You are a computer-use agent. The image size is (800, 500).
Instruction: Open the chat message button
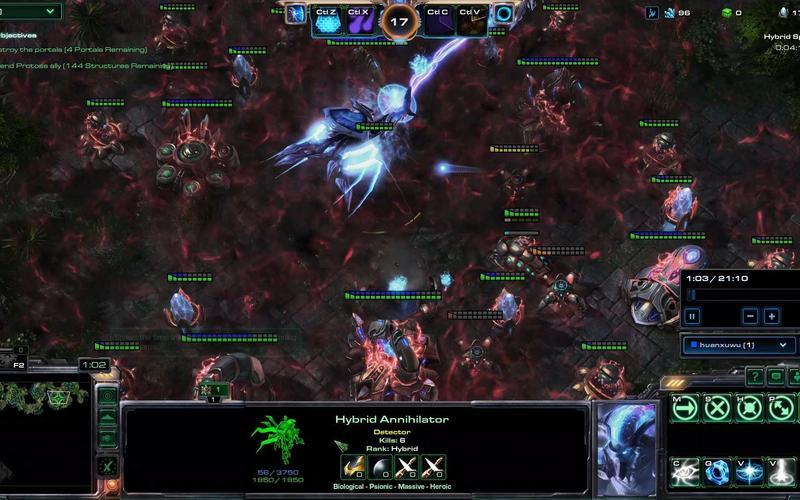pos(773,376)
